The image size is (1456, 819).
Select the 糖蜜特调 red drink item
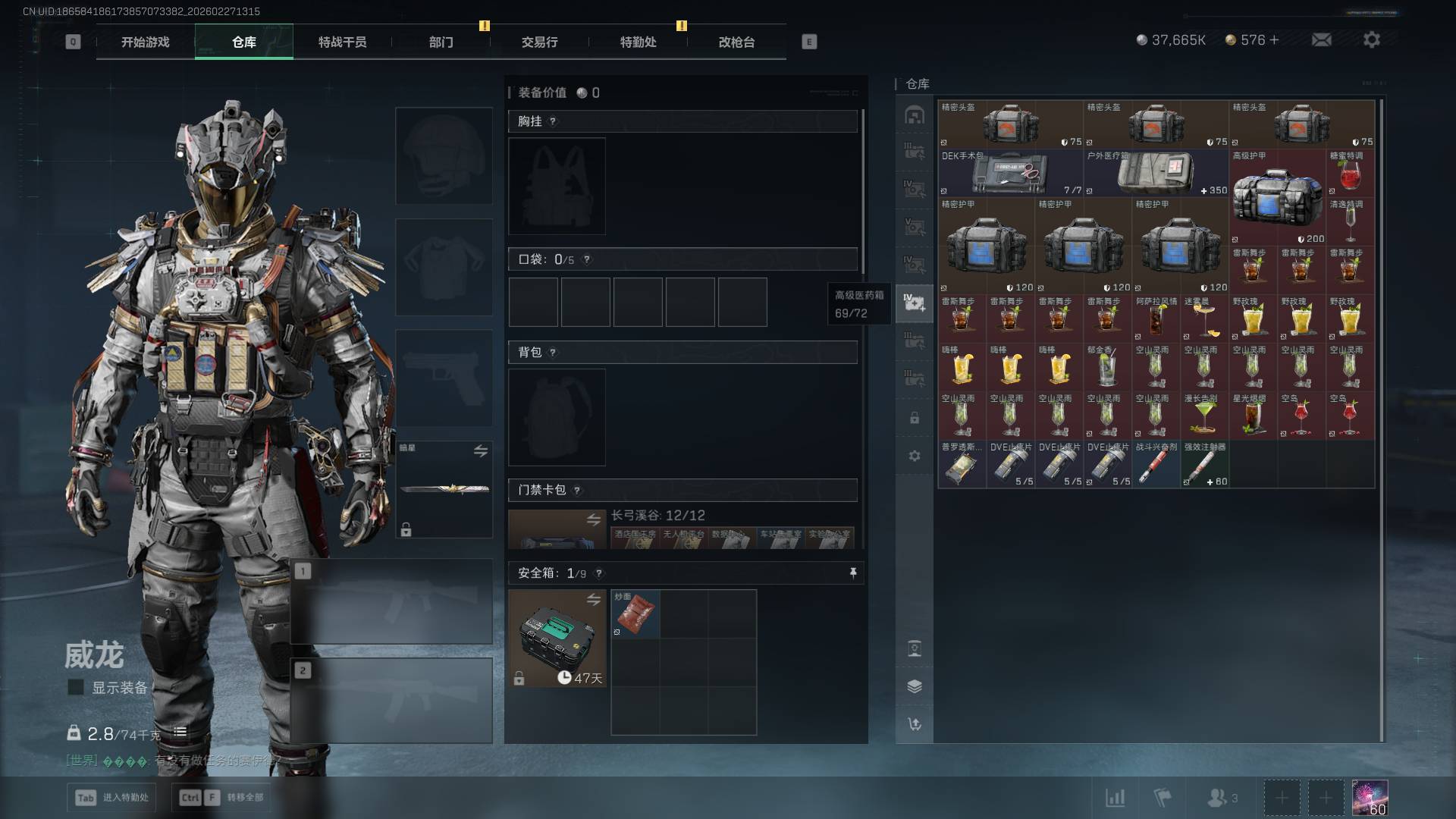[x=1350, y=173]
